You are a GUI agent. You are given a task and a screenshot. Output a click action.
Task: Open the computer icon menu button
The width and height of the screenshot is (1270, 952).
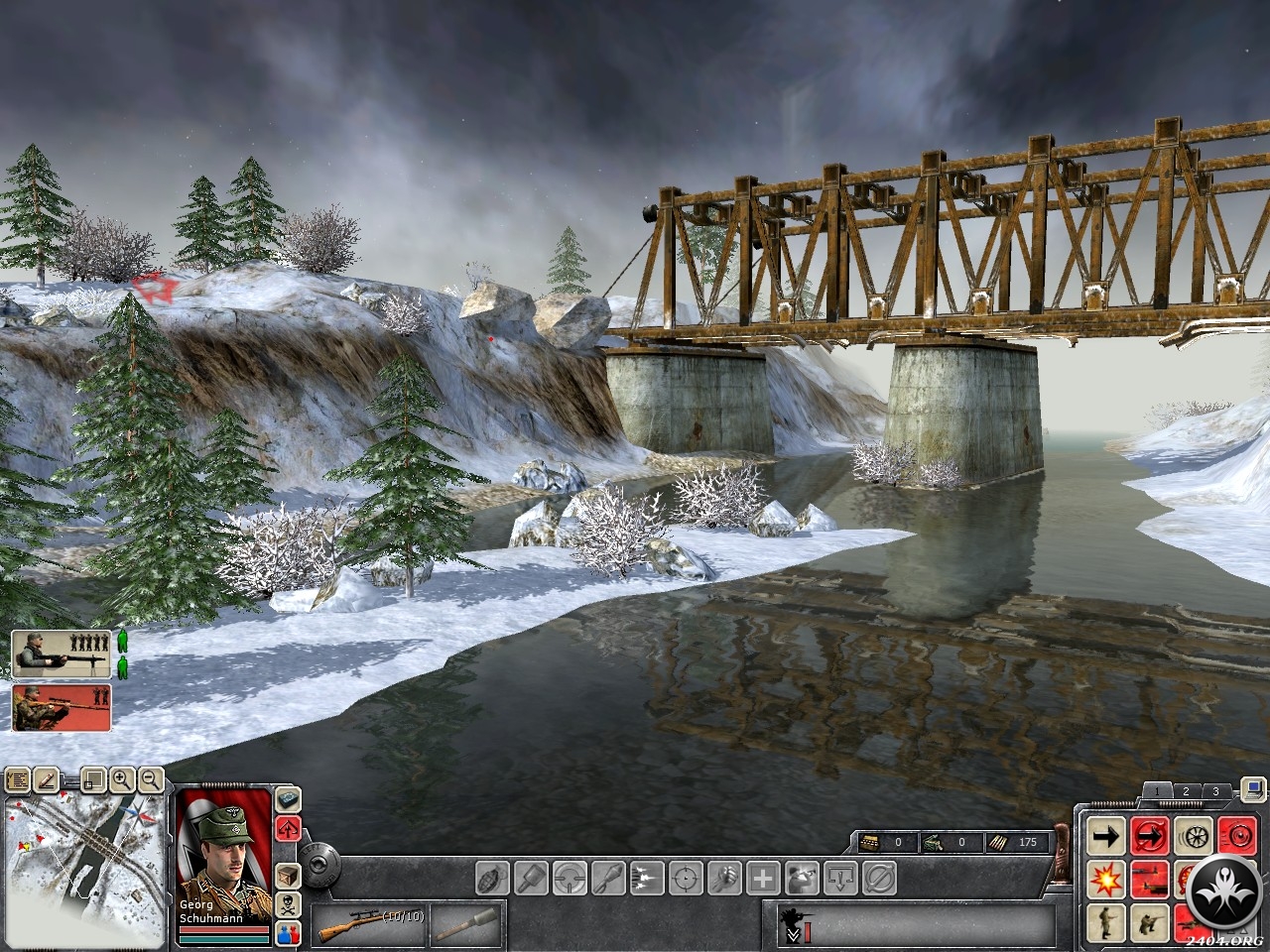(1254, 789)
